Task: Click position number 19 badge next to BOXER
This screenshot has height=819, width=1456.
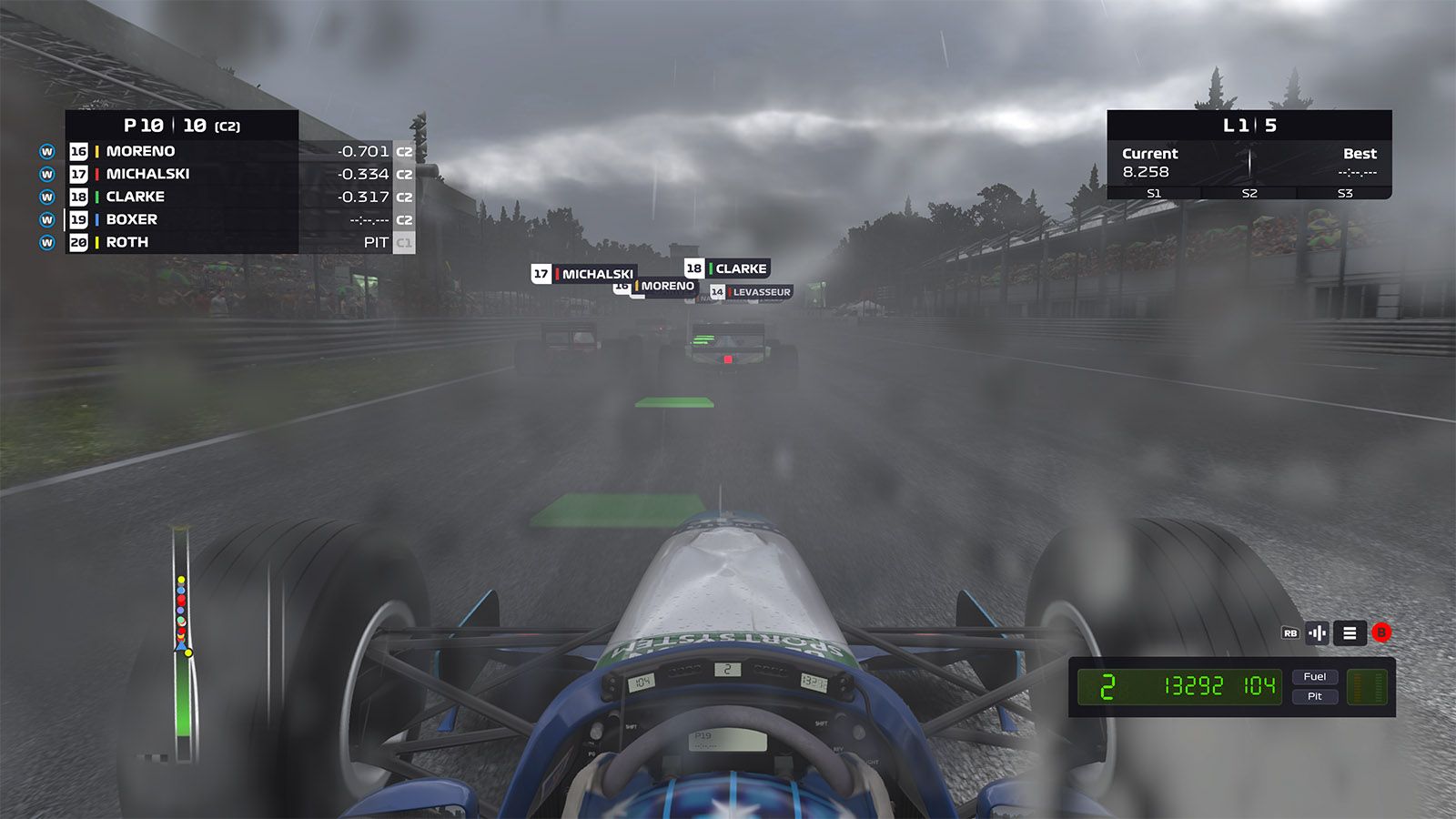Action: pos(78,218)
